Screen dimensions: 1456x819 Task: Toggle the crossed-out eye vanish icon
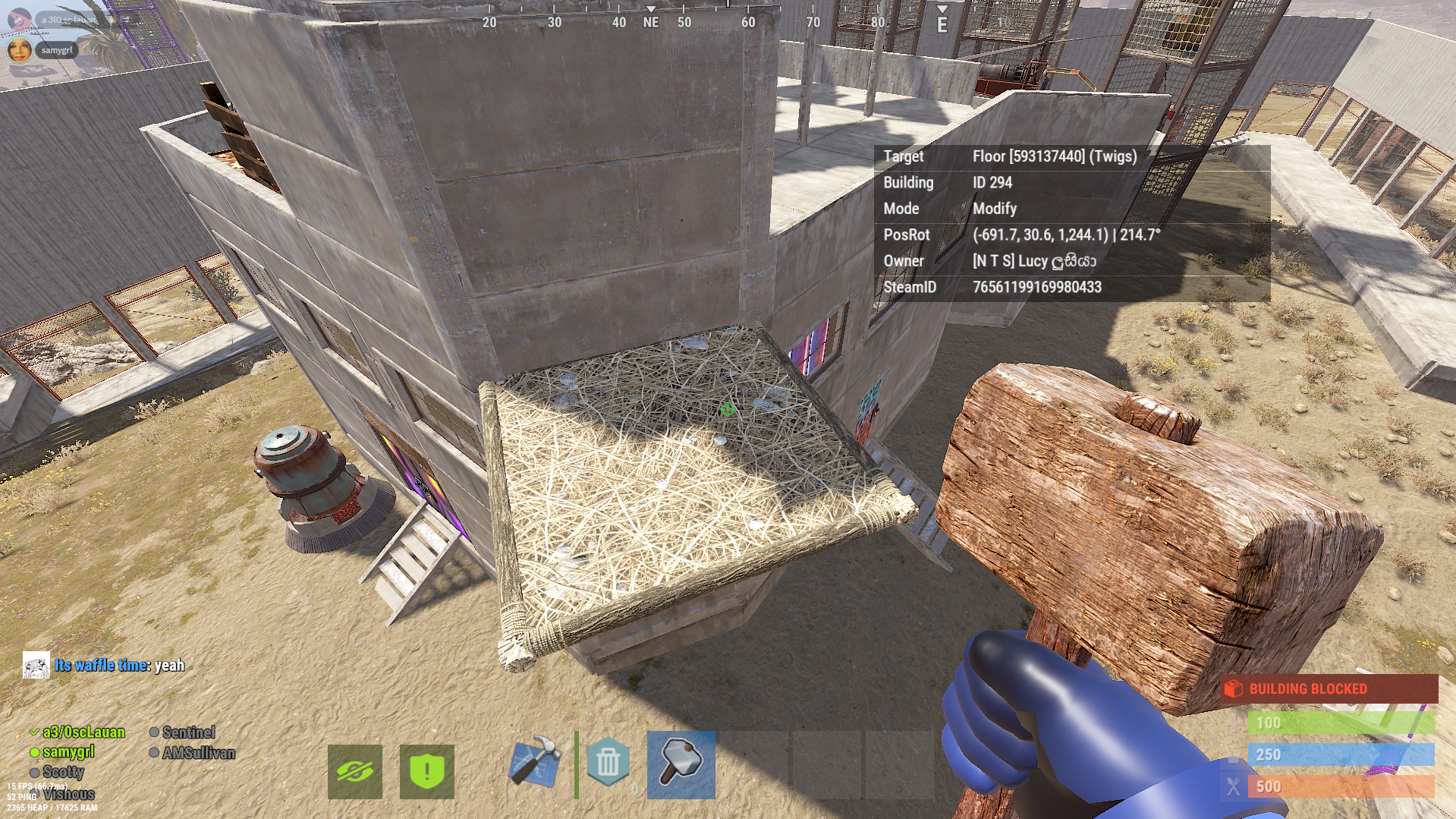click(x=354, y=772)
